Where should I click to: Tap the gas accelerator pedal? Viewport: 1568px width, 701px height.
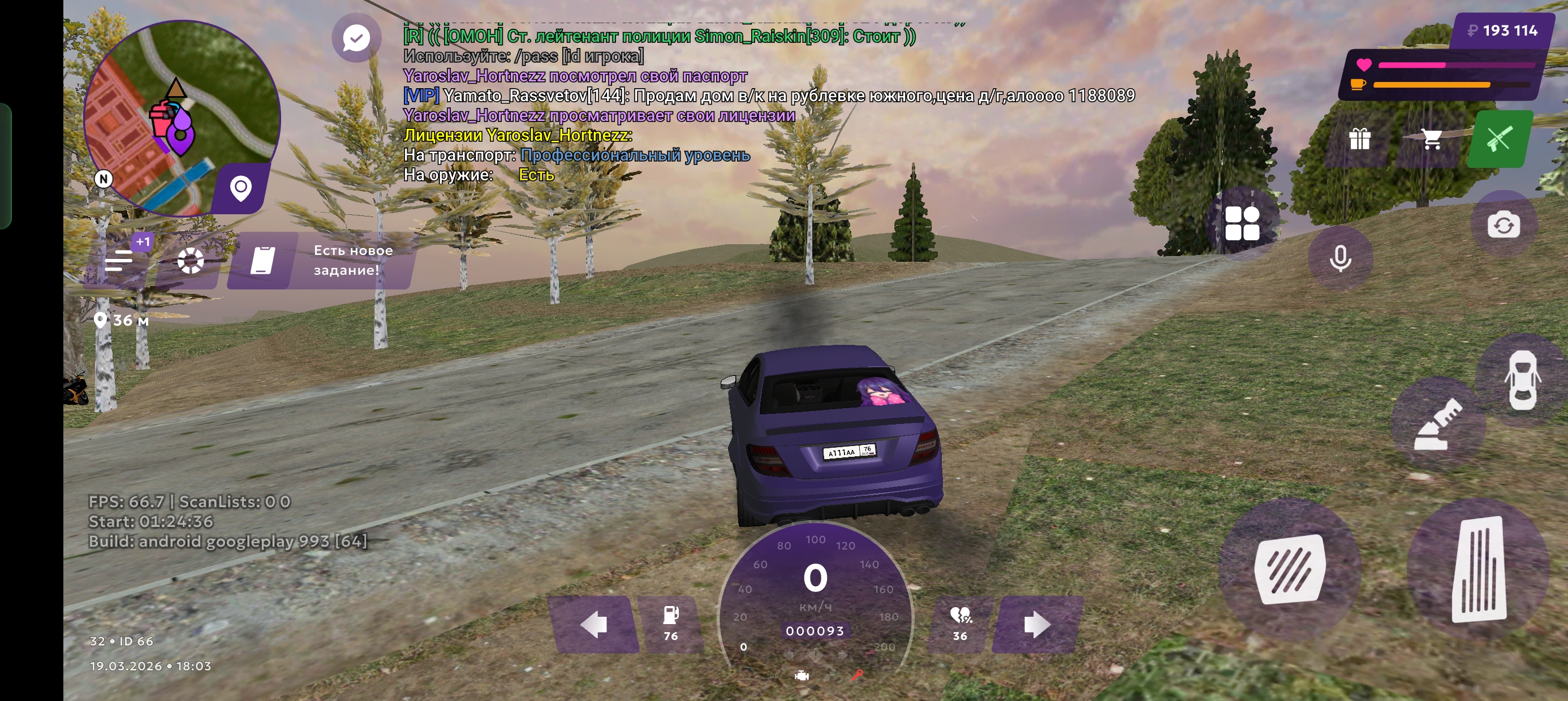[1479, 569]
